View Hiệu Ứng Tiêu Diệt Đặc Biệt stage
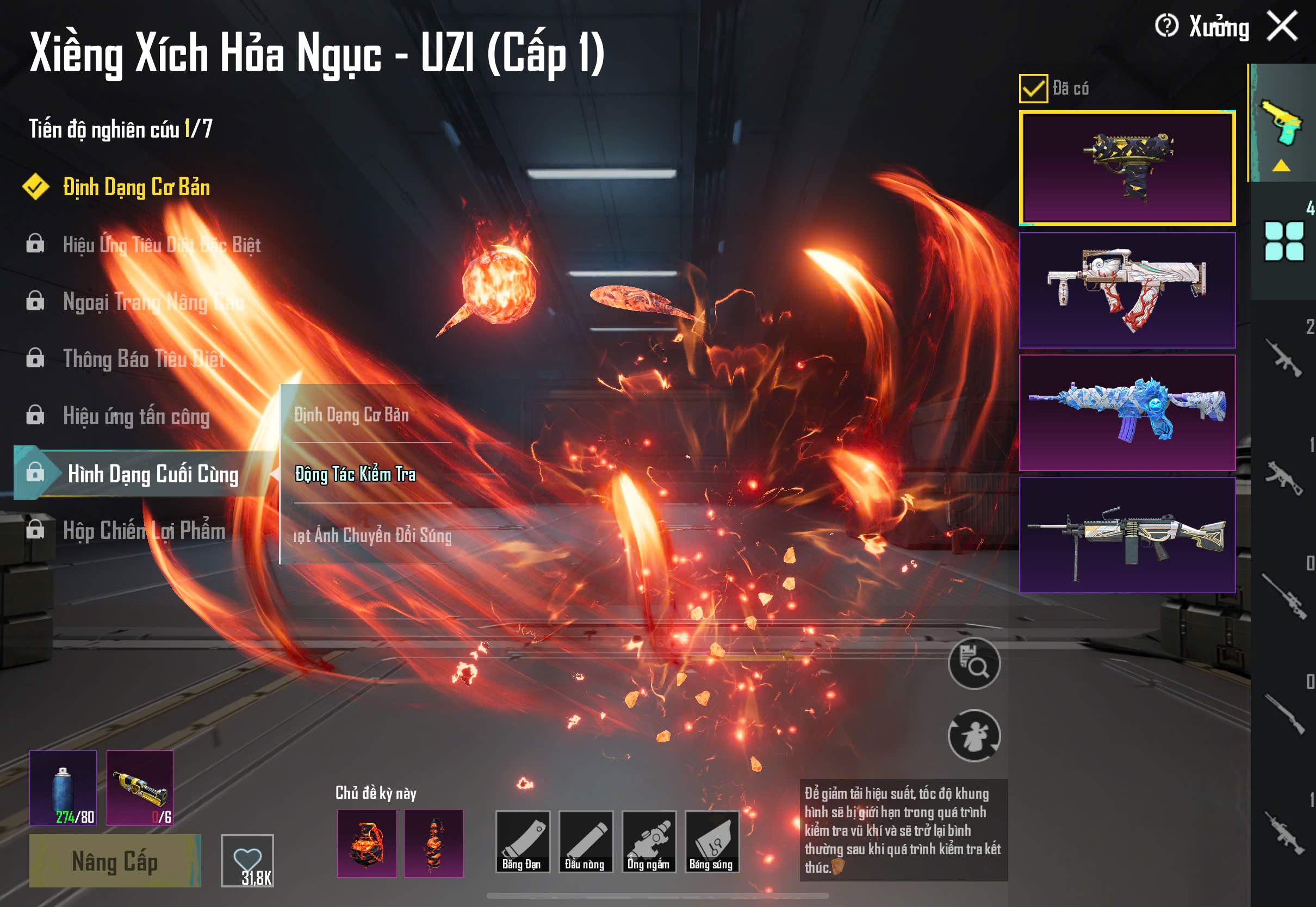 (162, 245)
